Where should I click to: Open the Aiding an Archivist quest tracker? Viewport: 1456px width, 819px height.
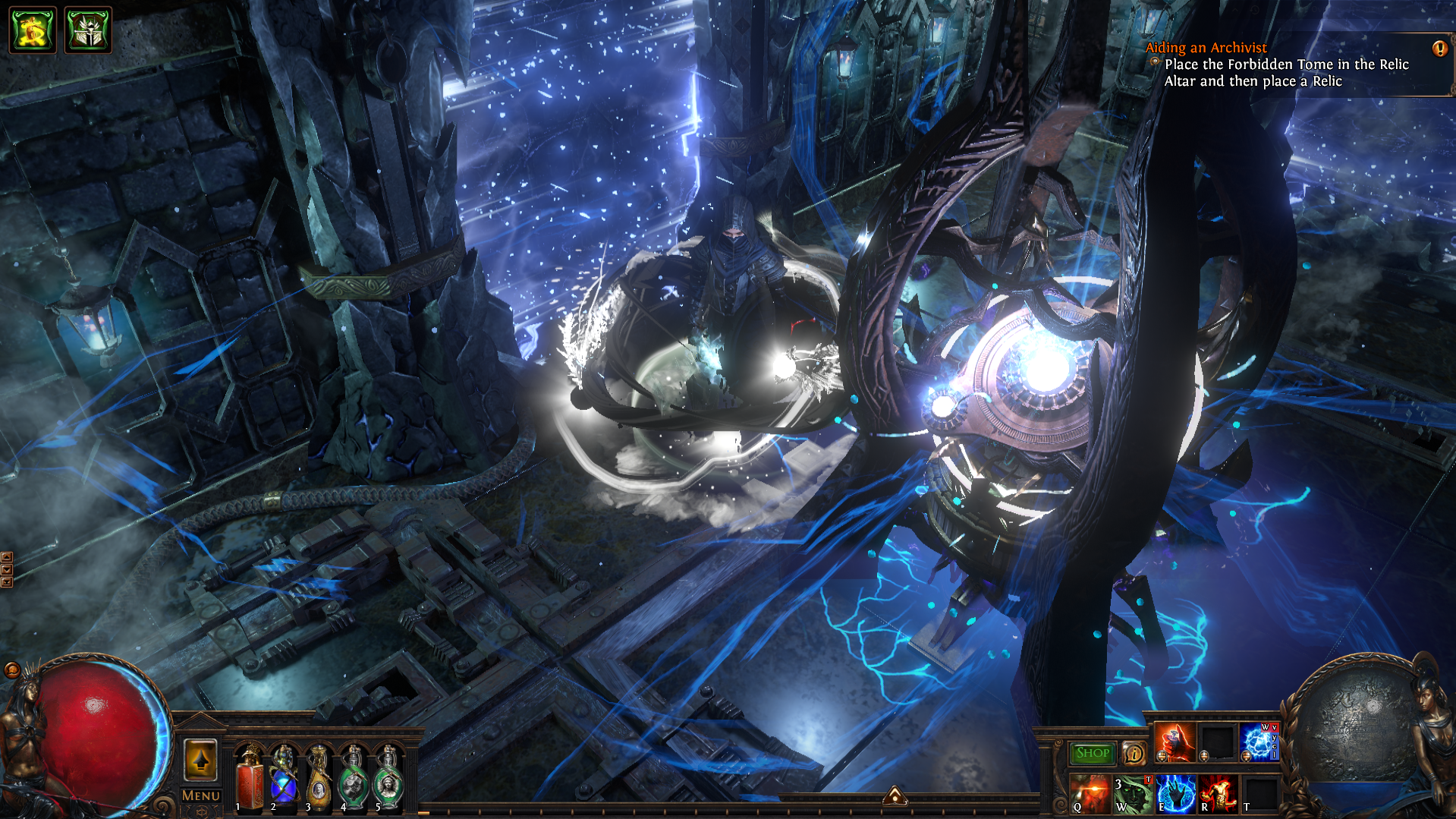[x=1206, y=47]
